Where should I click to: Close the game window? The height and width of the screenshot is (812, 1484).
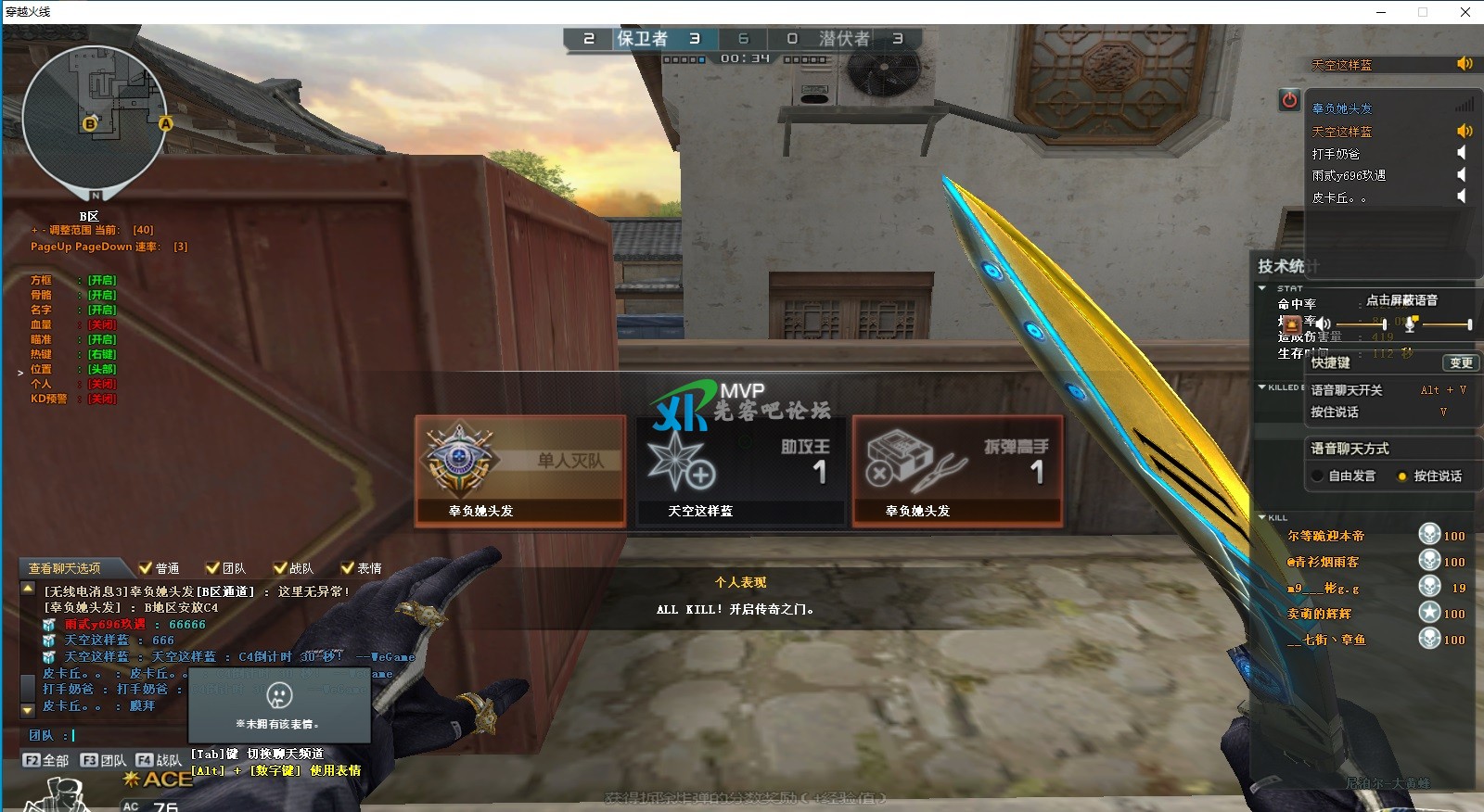(x=1465, y=12)
